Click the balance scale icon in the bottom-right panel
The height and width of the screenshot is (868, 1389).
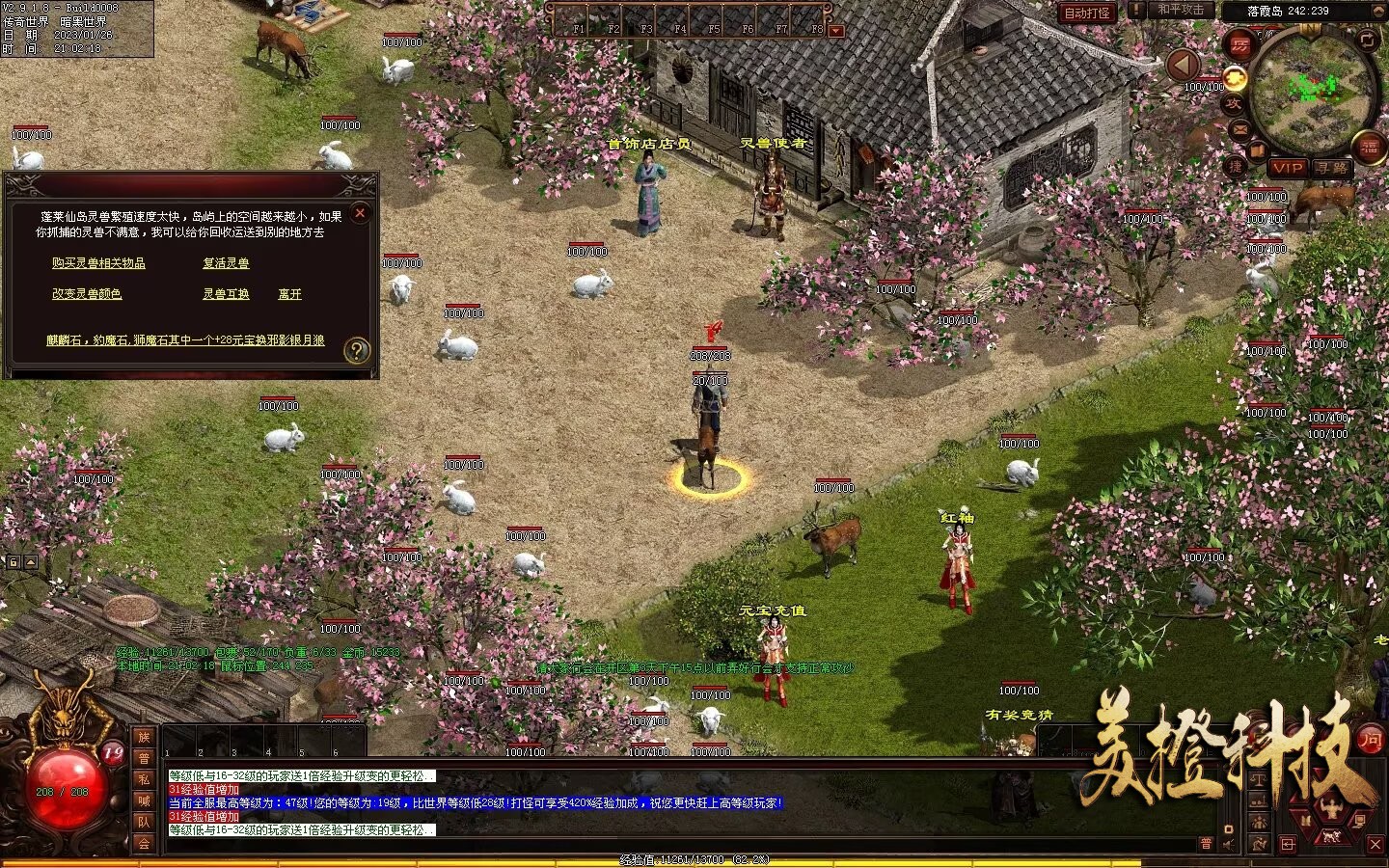click(x=1259, y=779)
